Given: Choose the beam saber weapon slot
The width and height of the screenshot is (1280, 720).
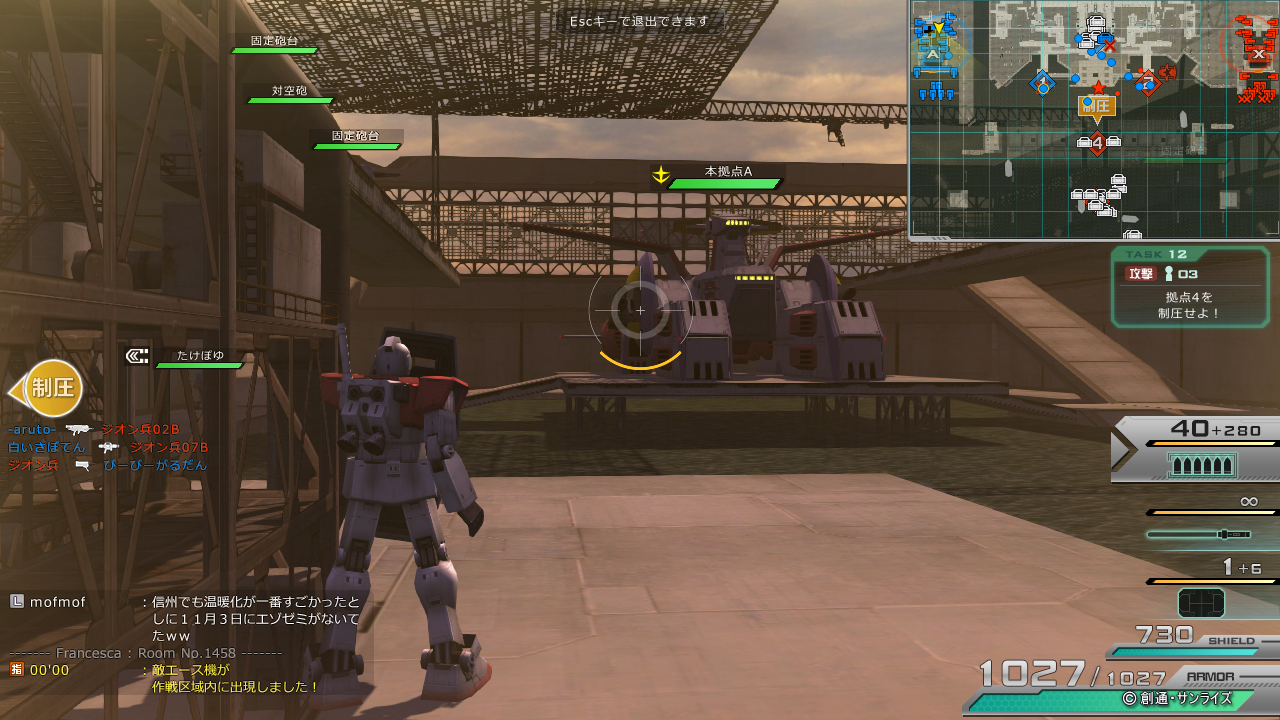Looking at the screenshot, I should (x=1199, y=534).
